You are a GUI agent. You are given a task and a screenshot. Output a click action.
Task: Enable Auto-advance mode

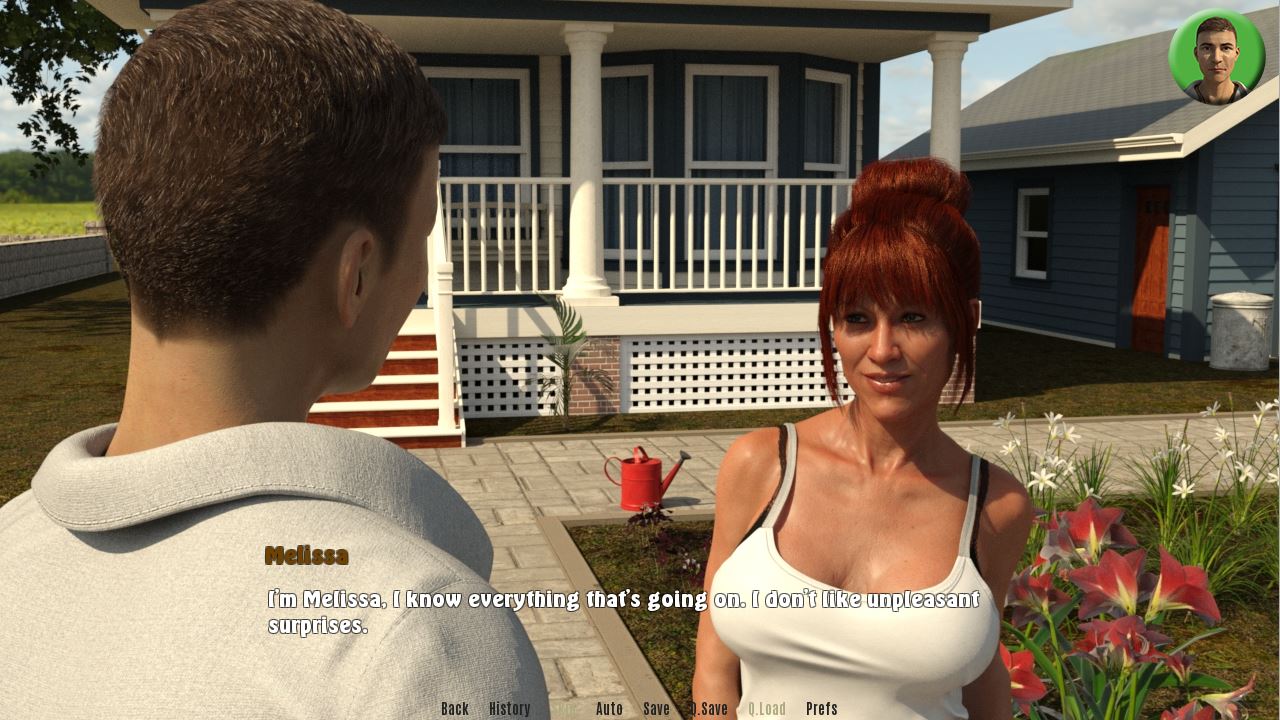tap(609, 709)
